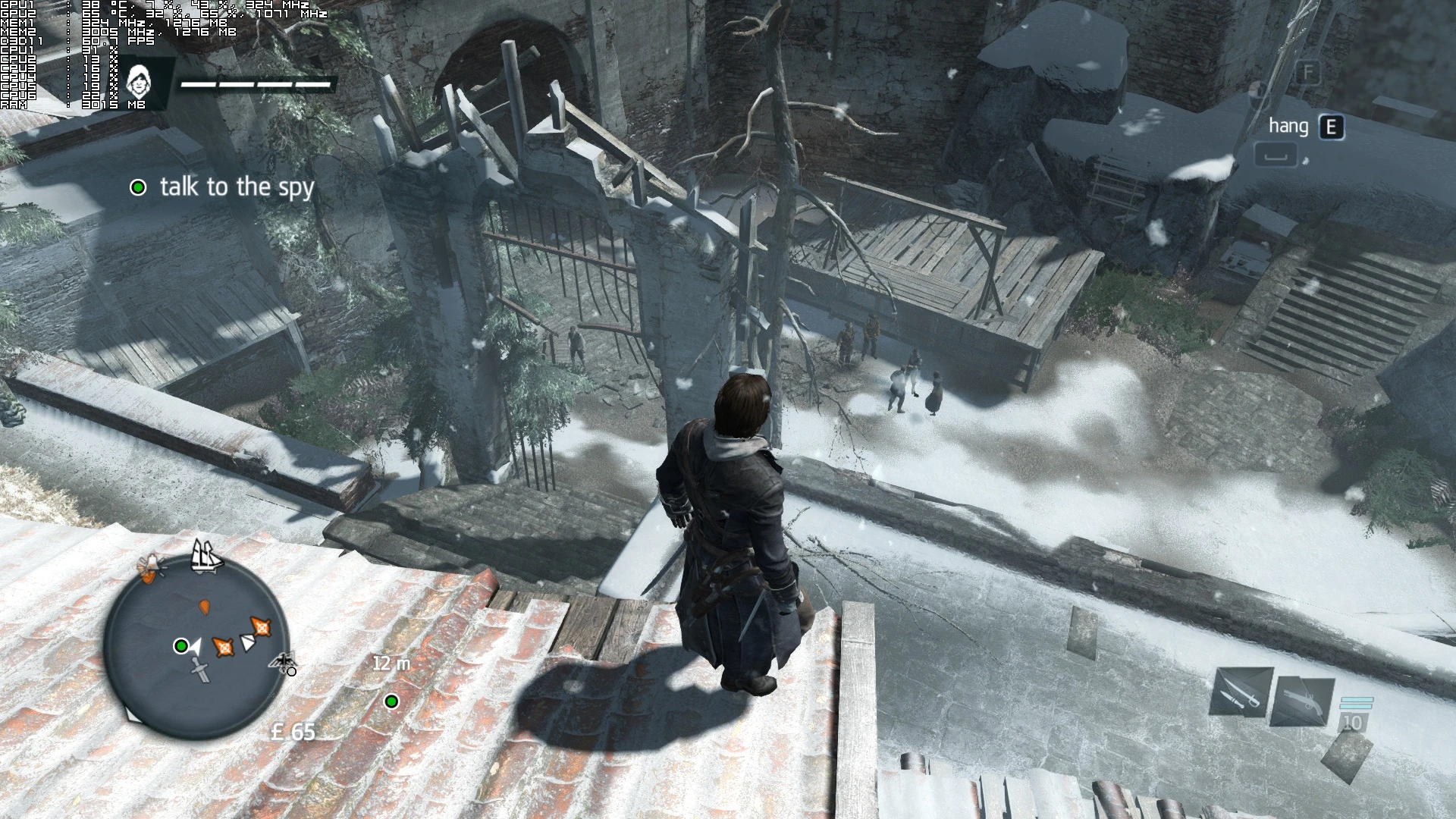1456x819 pixels.
Task: Click the orange teardrop marker on the minimap
Action: coord(204,609)
